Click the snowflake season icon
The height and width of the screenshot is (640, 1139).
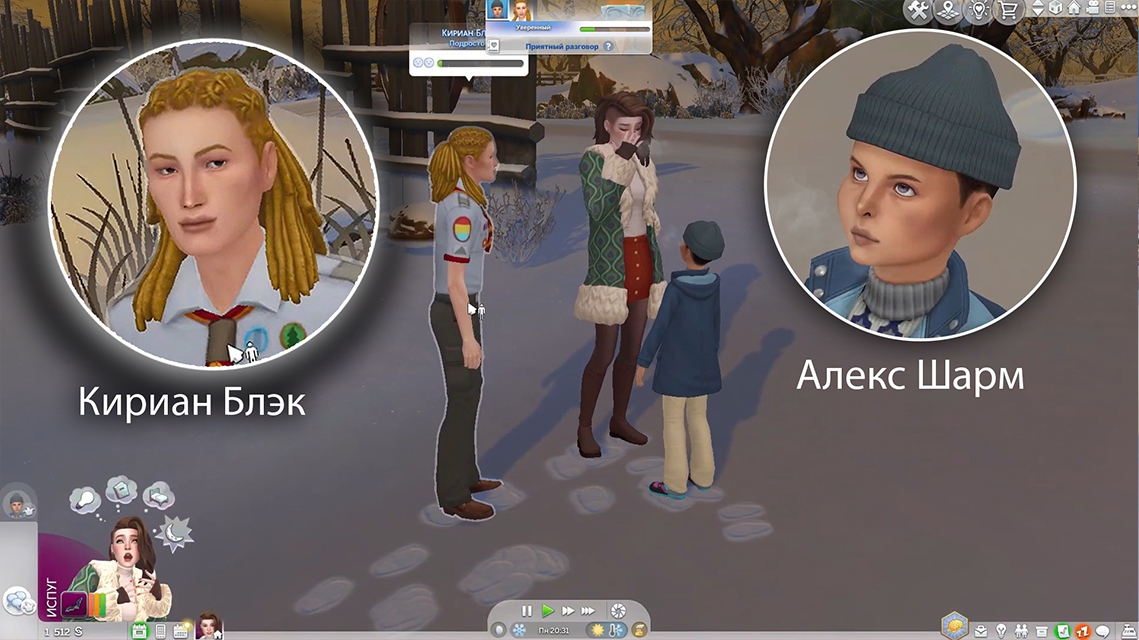coord(519,630)
